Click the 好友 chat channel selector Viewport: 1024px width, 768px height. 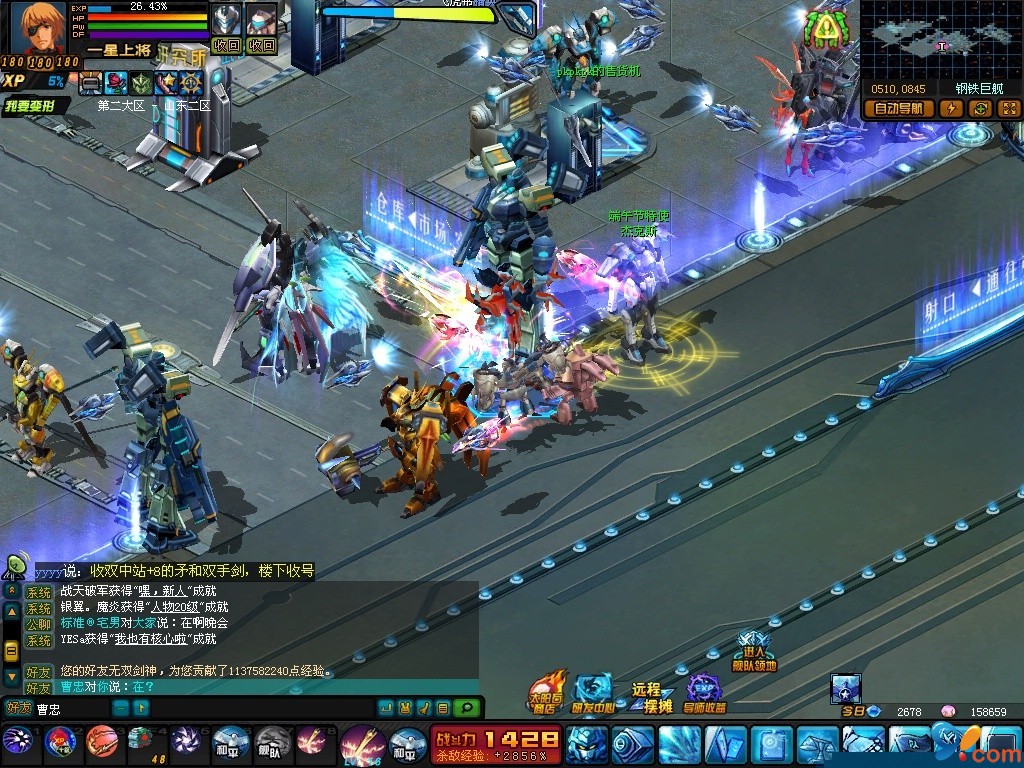(18, 708)
